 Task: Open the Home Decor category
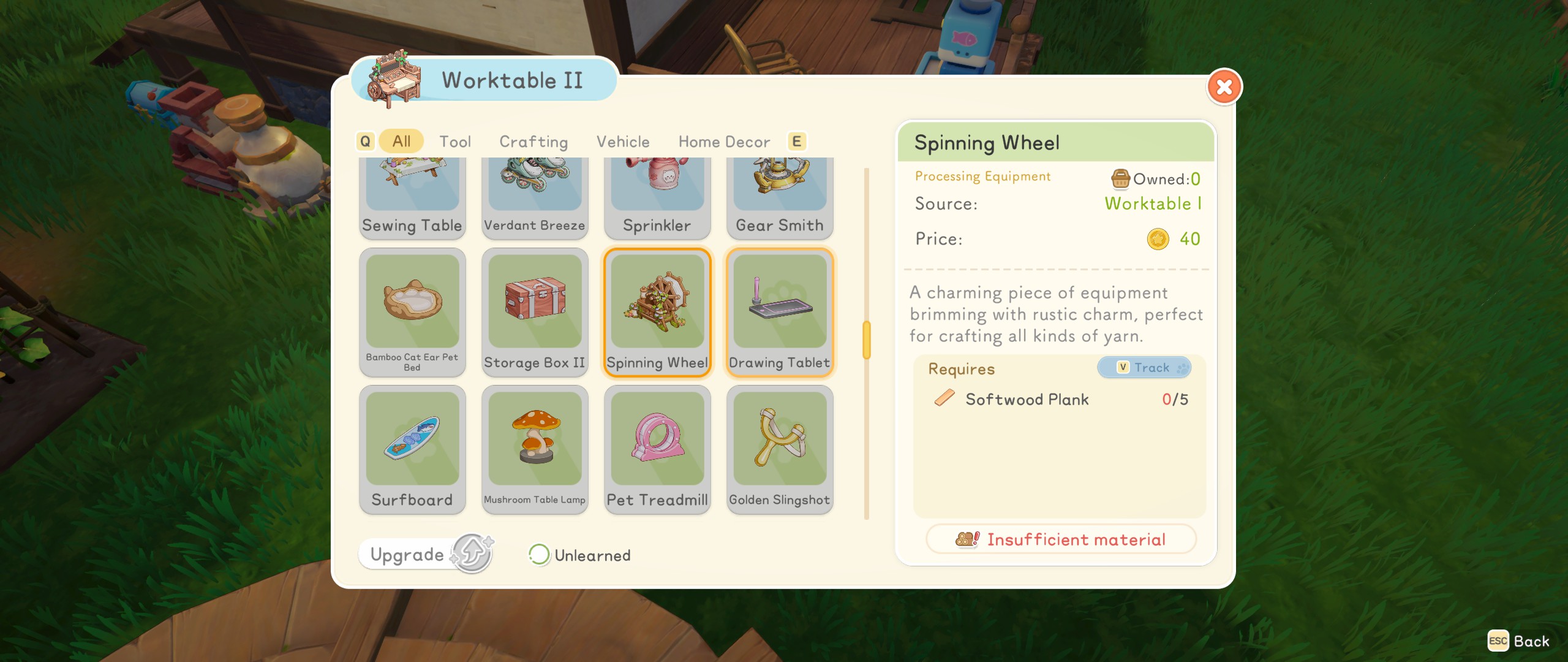[723, 142]
